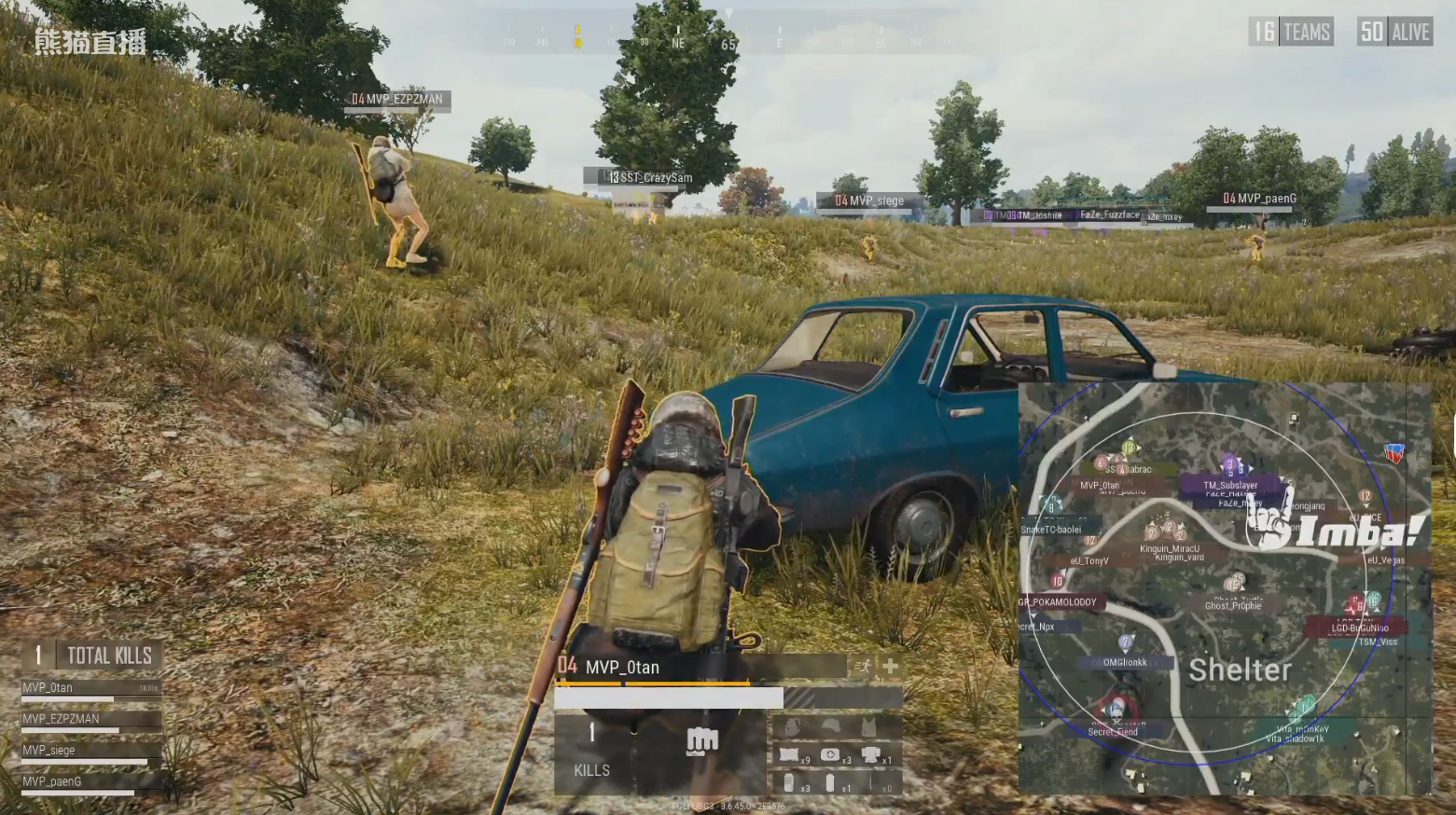Choose MVP_siege from the team roster

(x=49, y=751)
